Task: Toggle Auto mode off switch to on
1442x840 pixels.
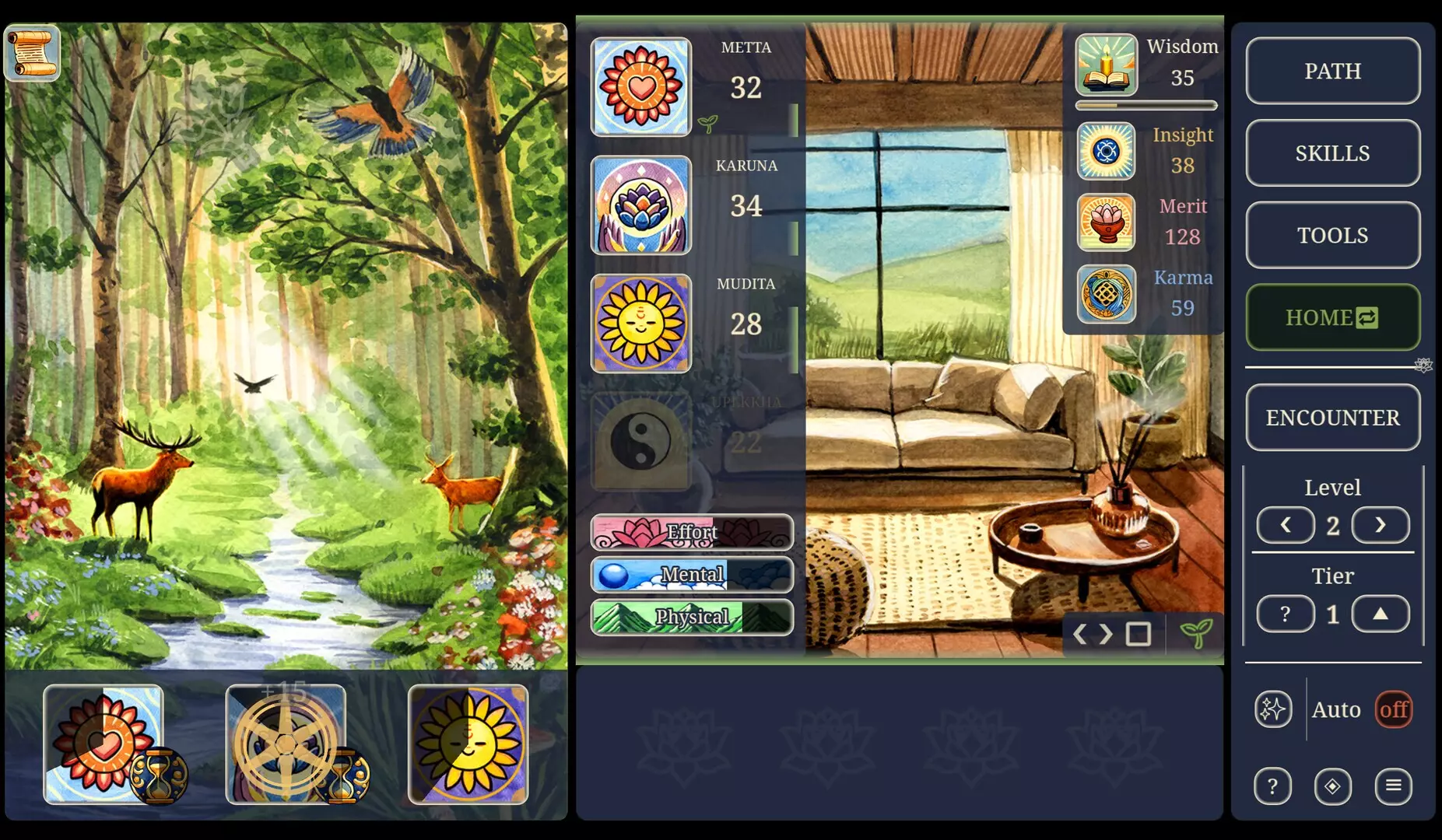Action: 1393,709
